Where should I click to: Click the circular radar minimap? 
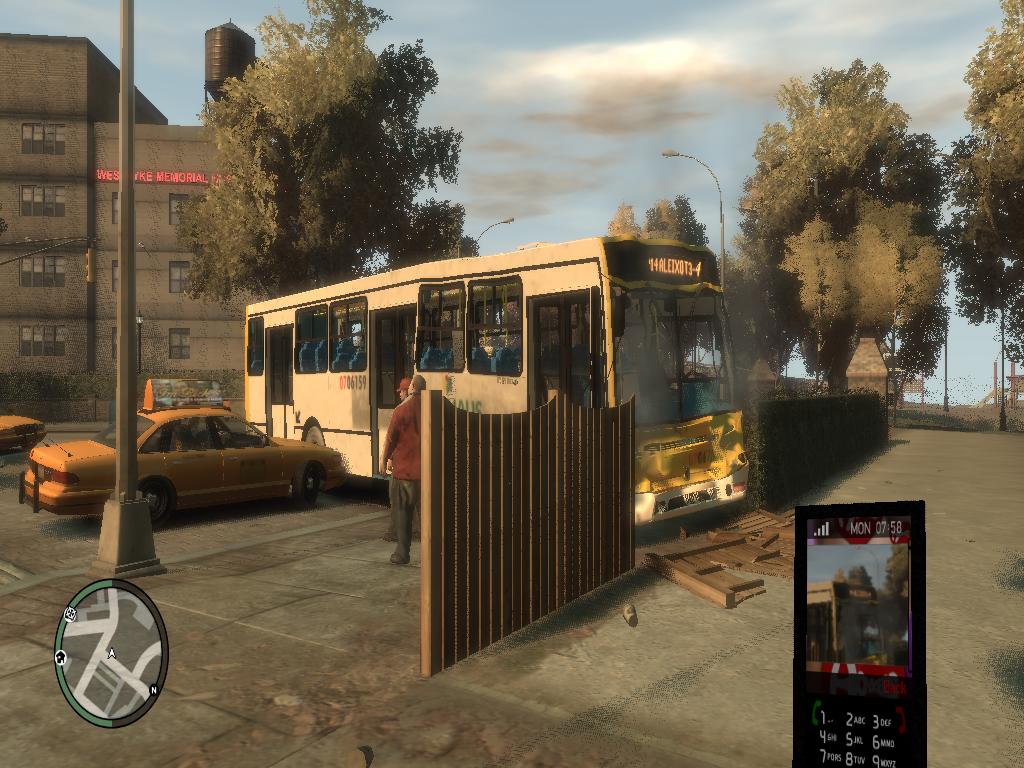click(x=110, y=653)
